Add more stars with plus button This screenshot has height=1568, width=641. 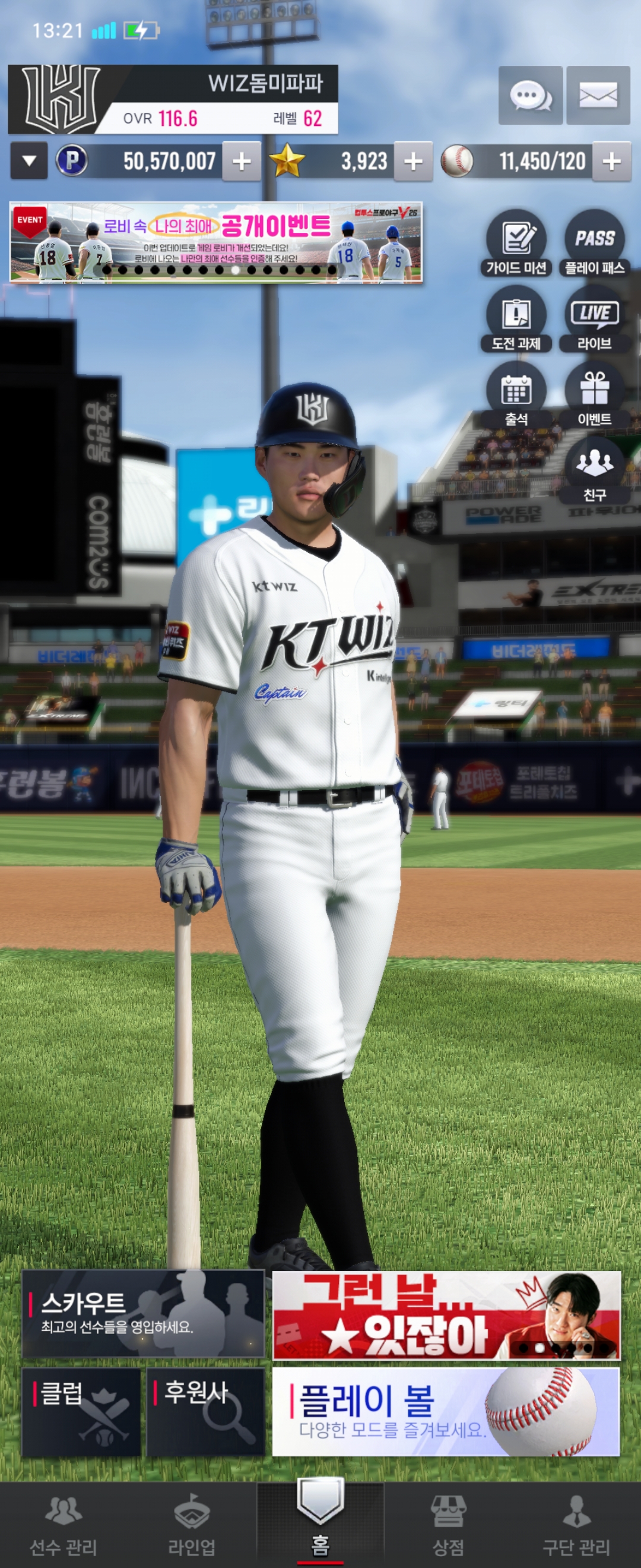[x=414, y=162]
